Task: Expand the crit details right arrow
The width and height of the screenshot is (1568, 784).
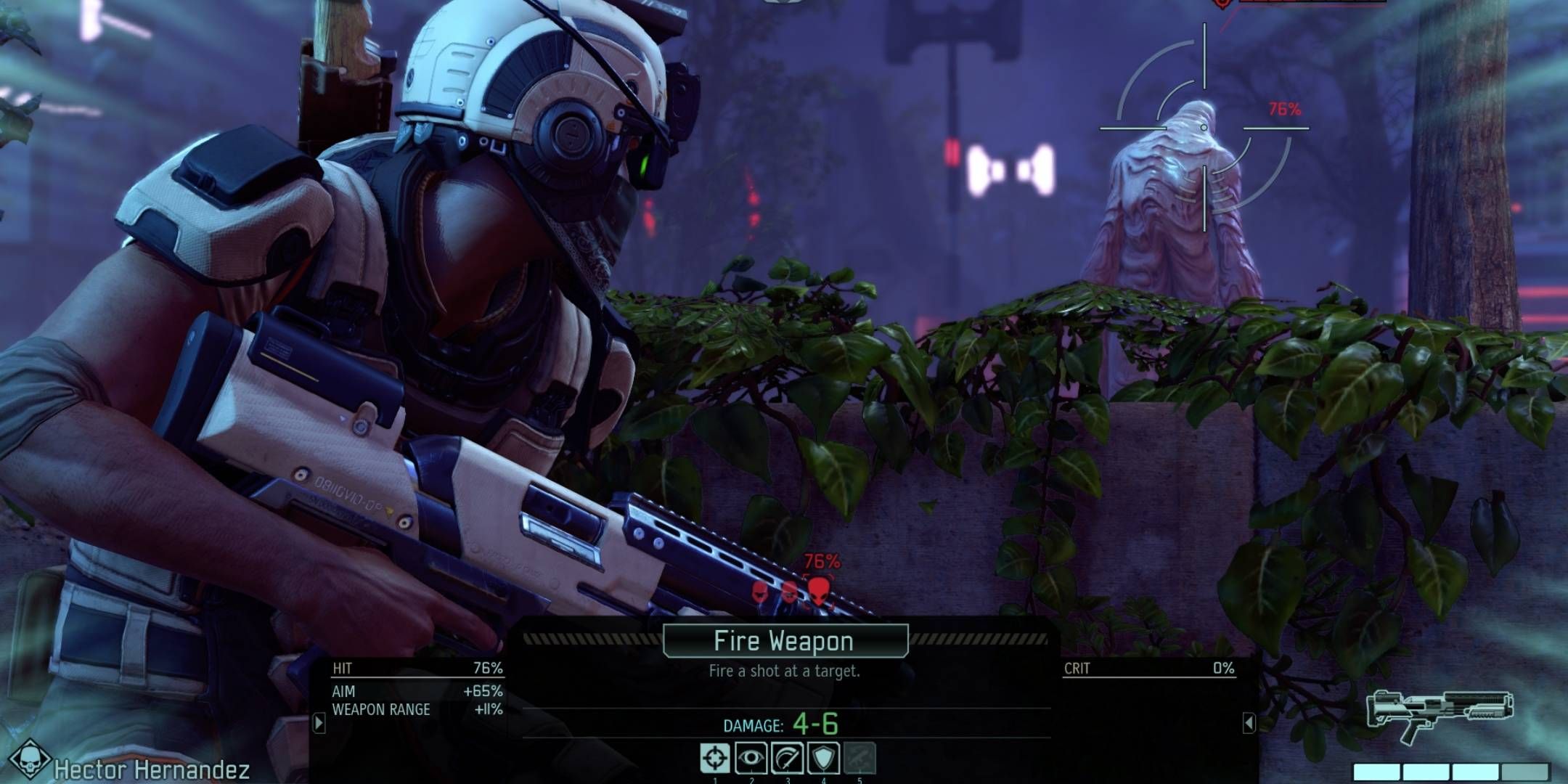Action: (1249, 722)
